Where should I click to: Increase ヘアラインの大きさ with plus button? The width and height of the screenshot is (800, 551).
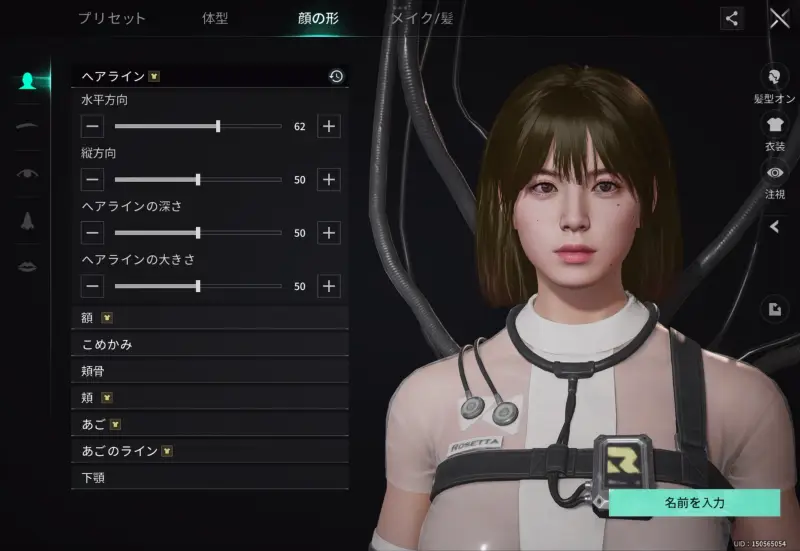coord(329,286)
